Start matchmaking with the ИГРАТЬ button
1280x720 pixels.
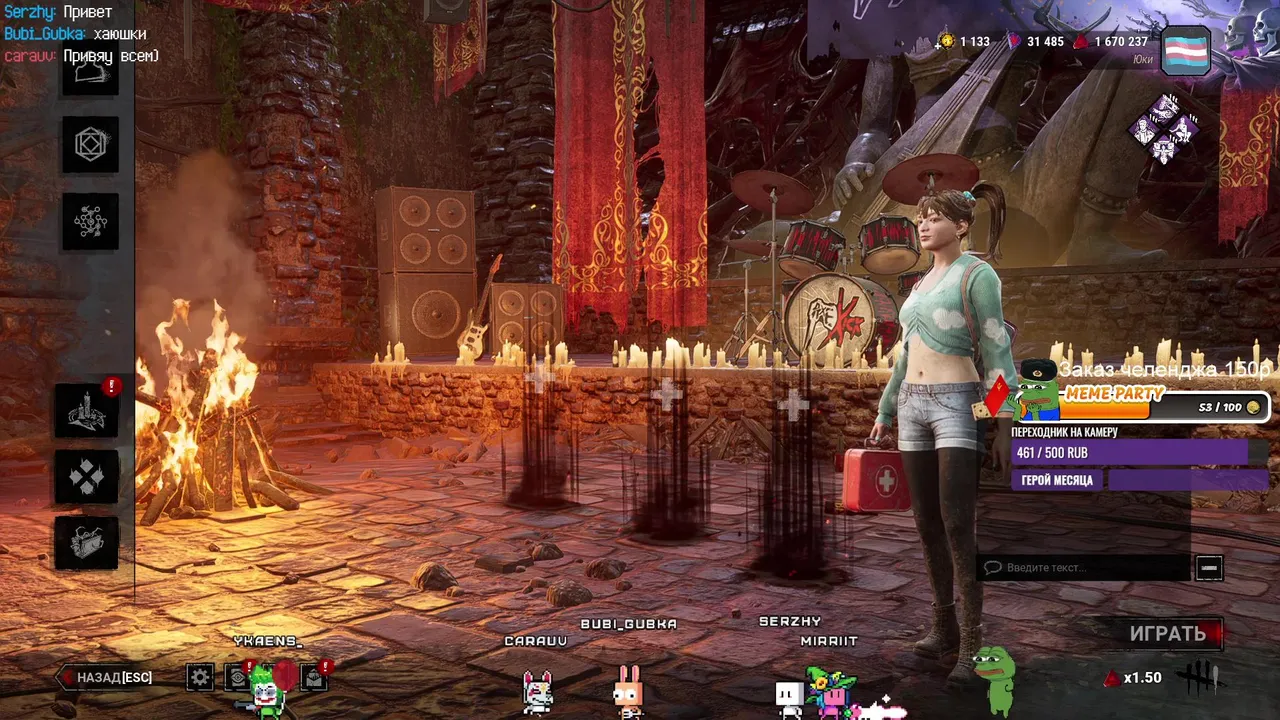tap(1167, 634)
